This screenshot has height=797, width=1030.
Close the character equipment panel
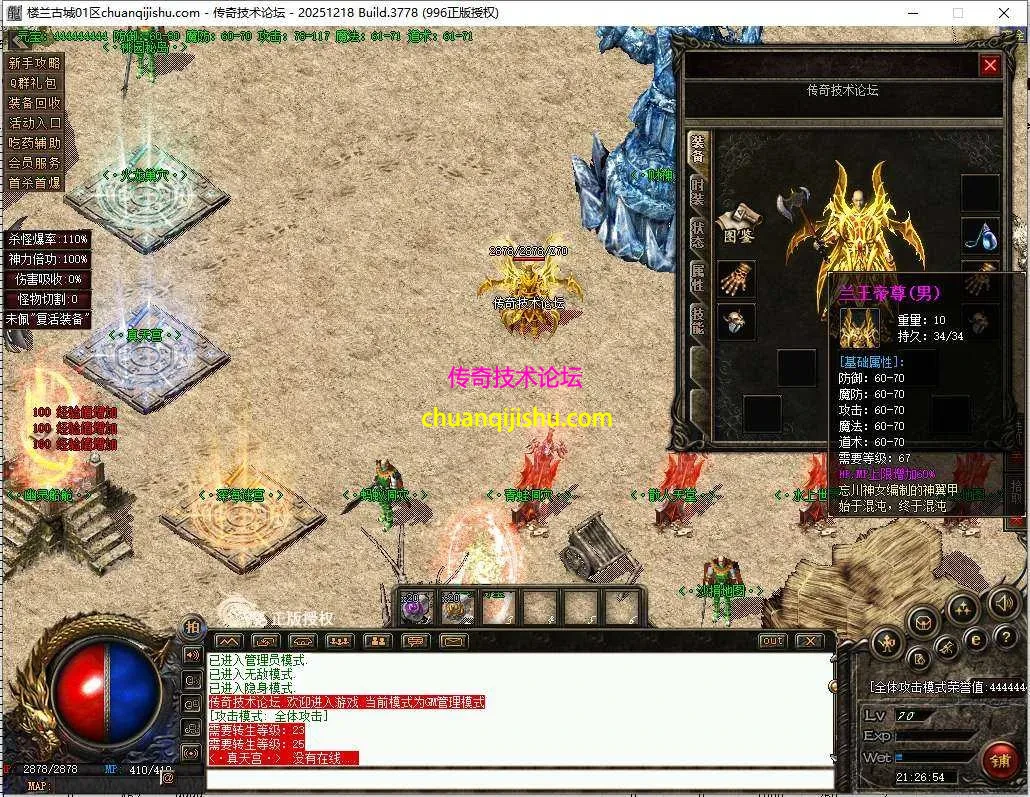coord(990,66)
